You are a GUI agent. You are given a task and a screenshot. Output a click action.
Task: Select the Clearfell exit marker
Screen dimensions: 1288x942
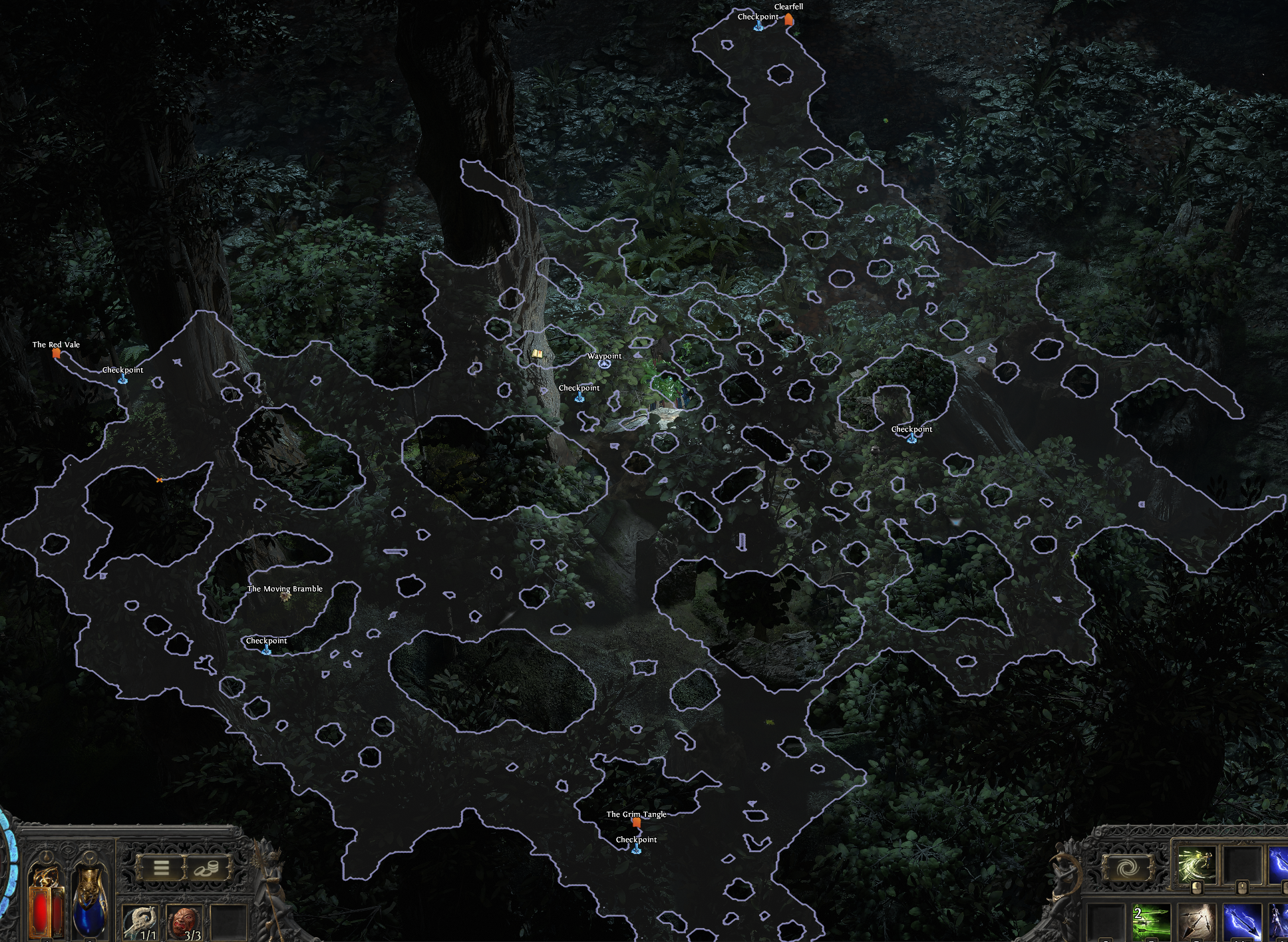coord(788,19)
